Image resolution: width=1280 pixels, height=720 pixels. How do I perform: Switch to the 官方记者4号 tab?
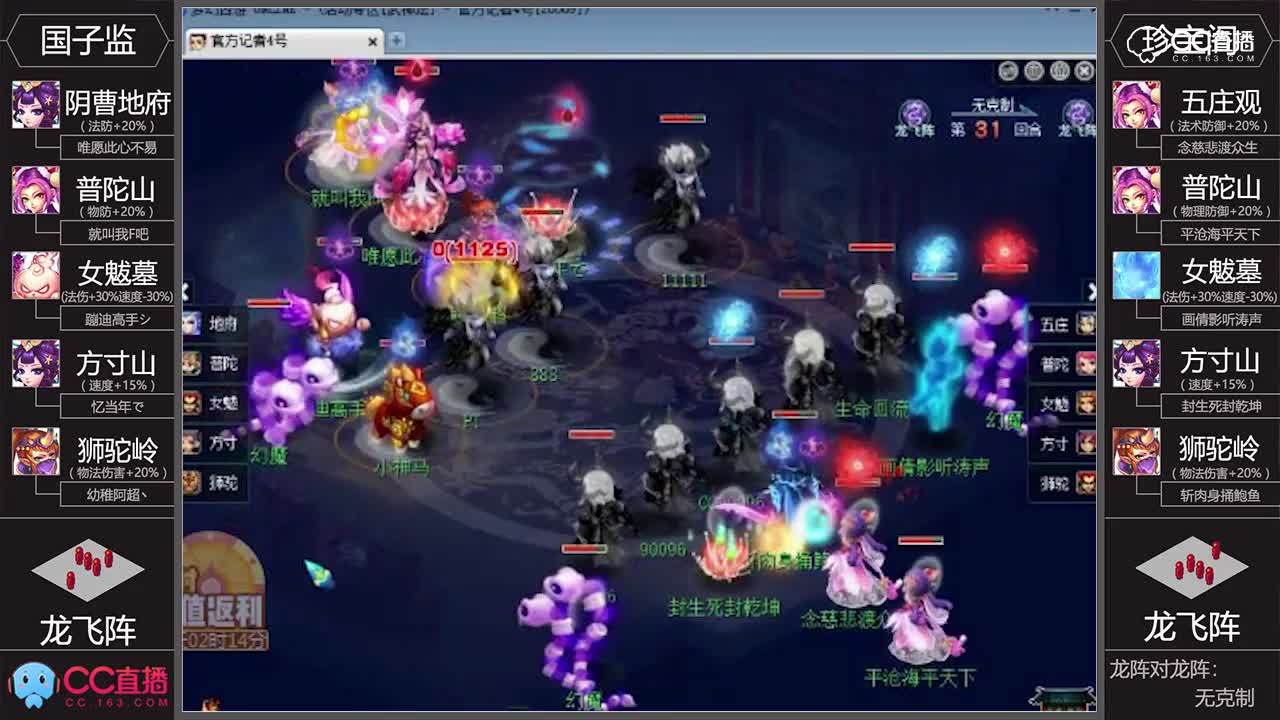click(270, 42)
